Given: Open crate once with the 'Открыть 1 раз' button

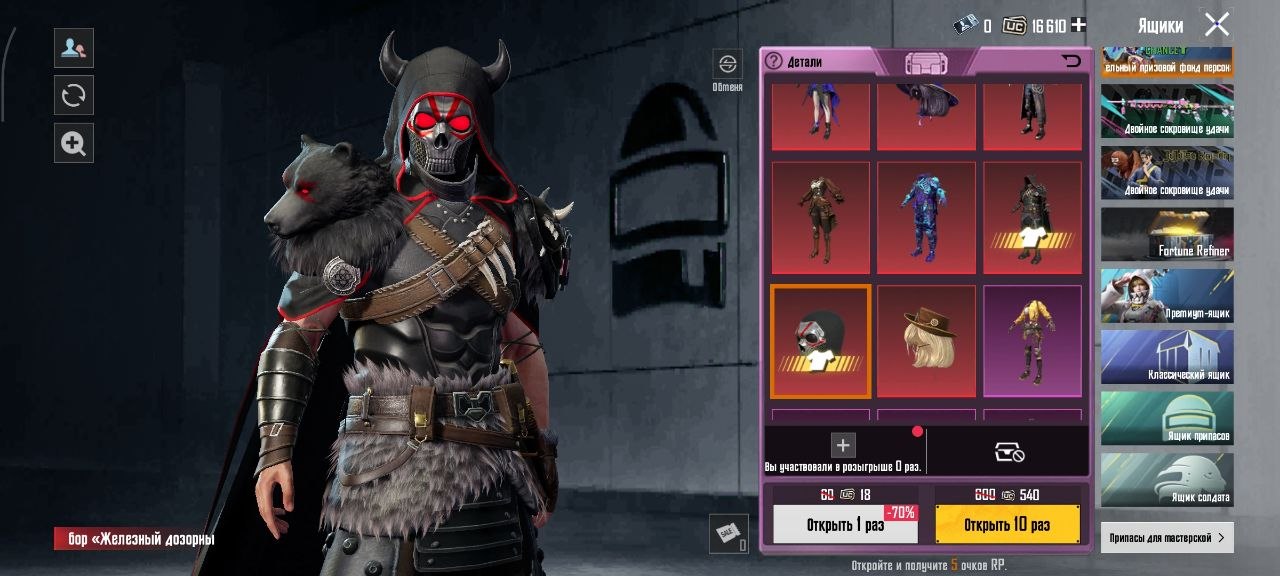Looking at the screenshot, I should (845, 524).
